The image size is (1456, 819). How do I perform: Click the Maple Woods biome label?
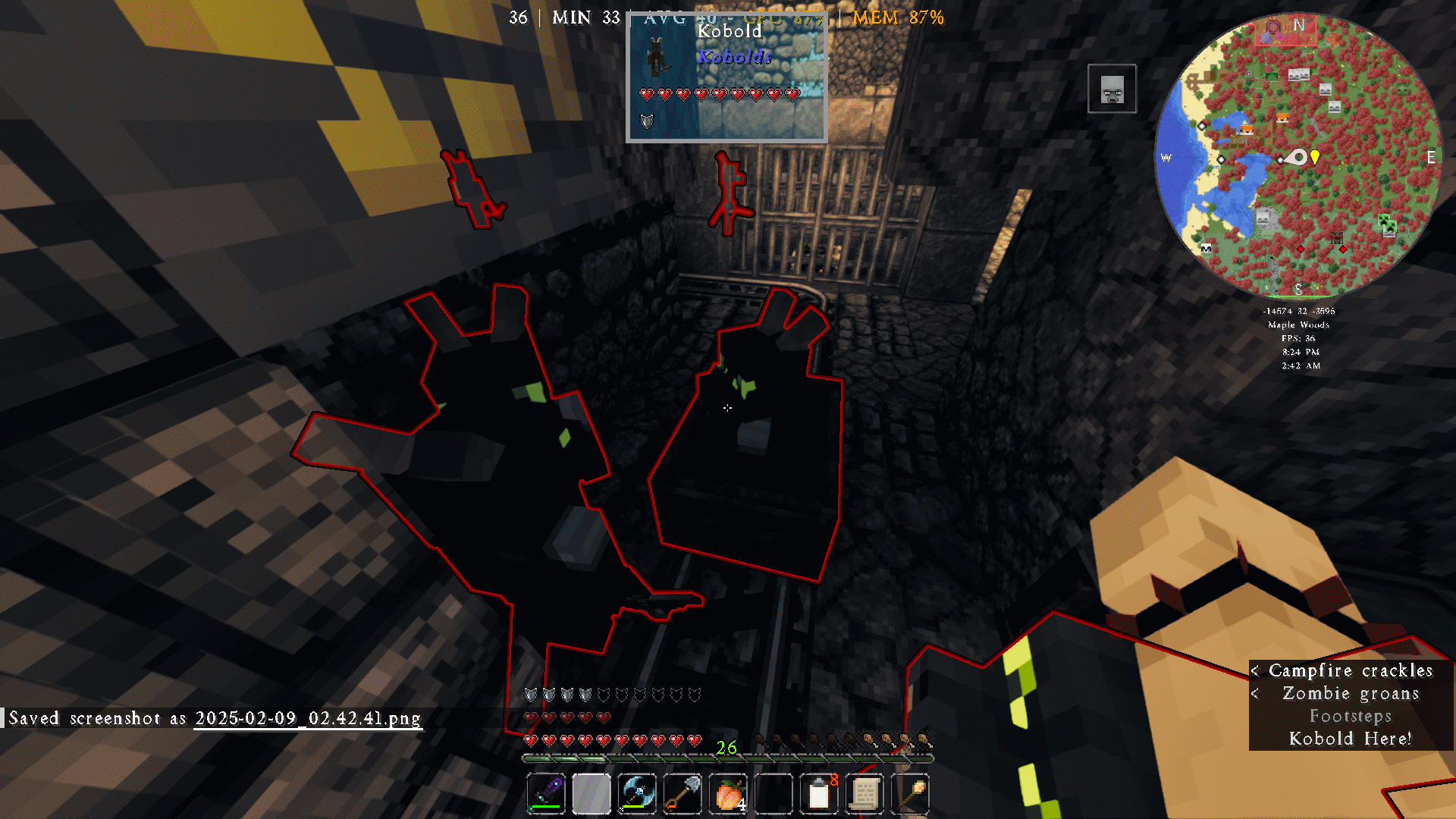pyautogui.click(x=1298, y=325)
